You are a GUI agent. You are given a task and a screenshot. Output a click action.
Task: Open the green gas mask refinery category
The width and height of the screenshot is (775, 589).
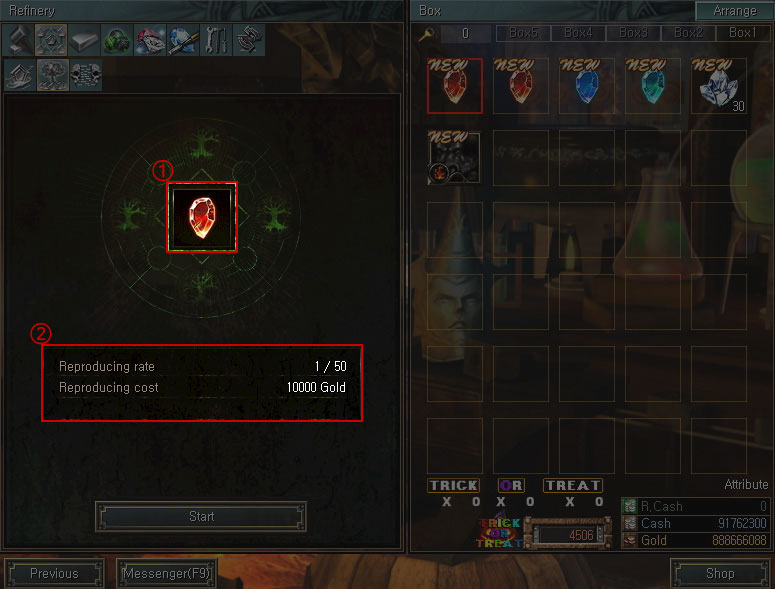point(116,40)
